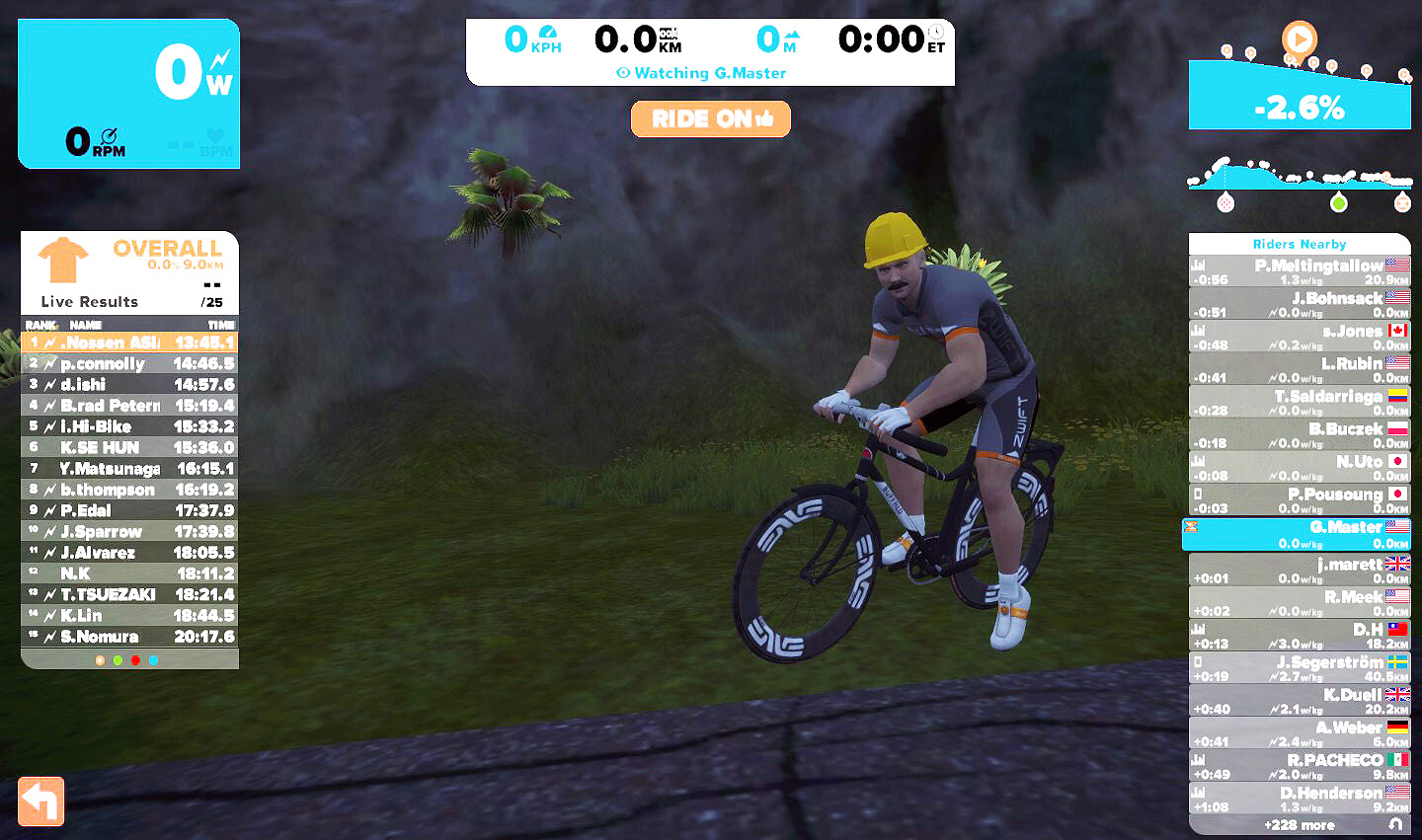The image size is (1422, 840).
Task: Click the orange back arrow button
Action: (x=41, y=801)
